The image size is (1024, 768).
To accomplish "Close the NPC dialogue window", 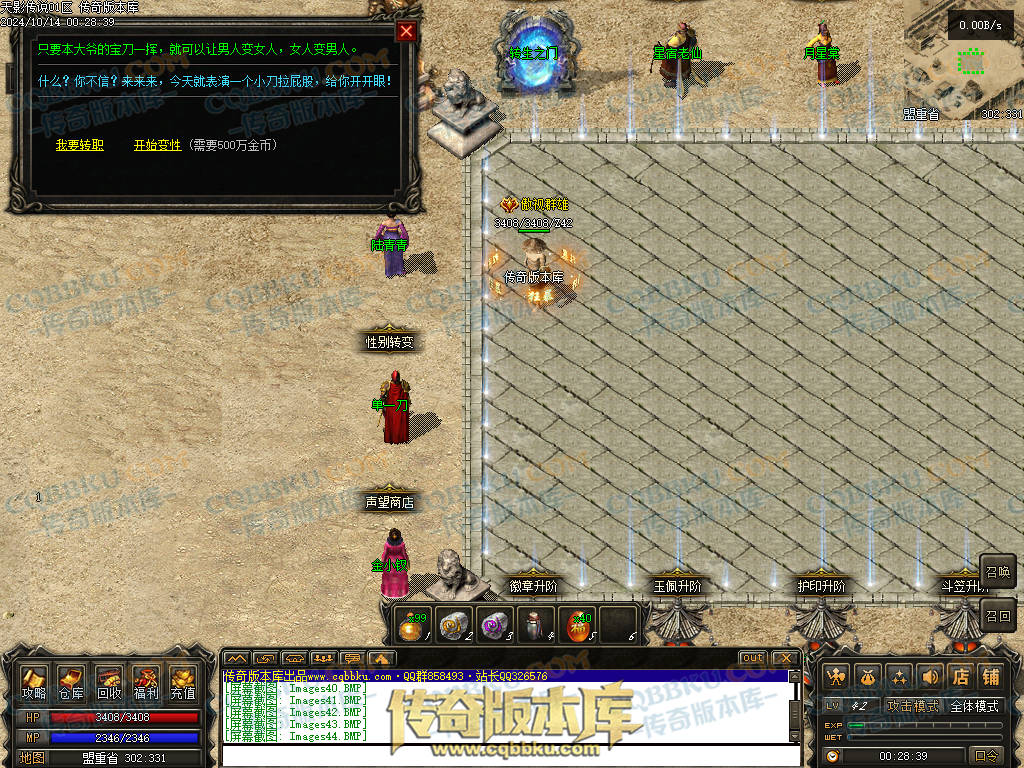I will 406,31.
